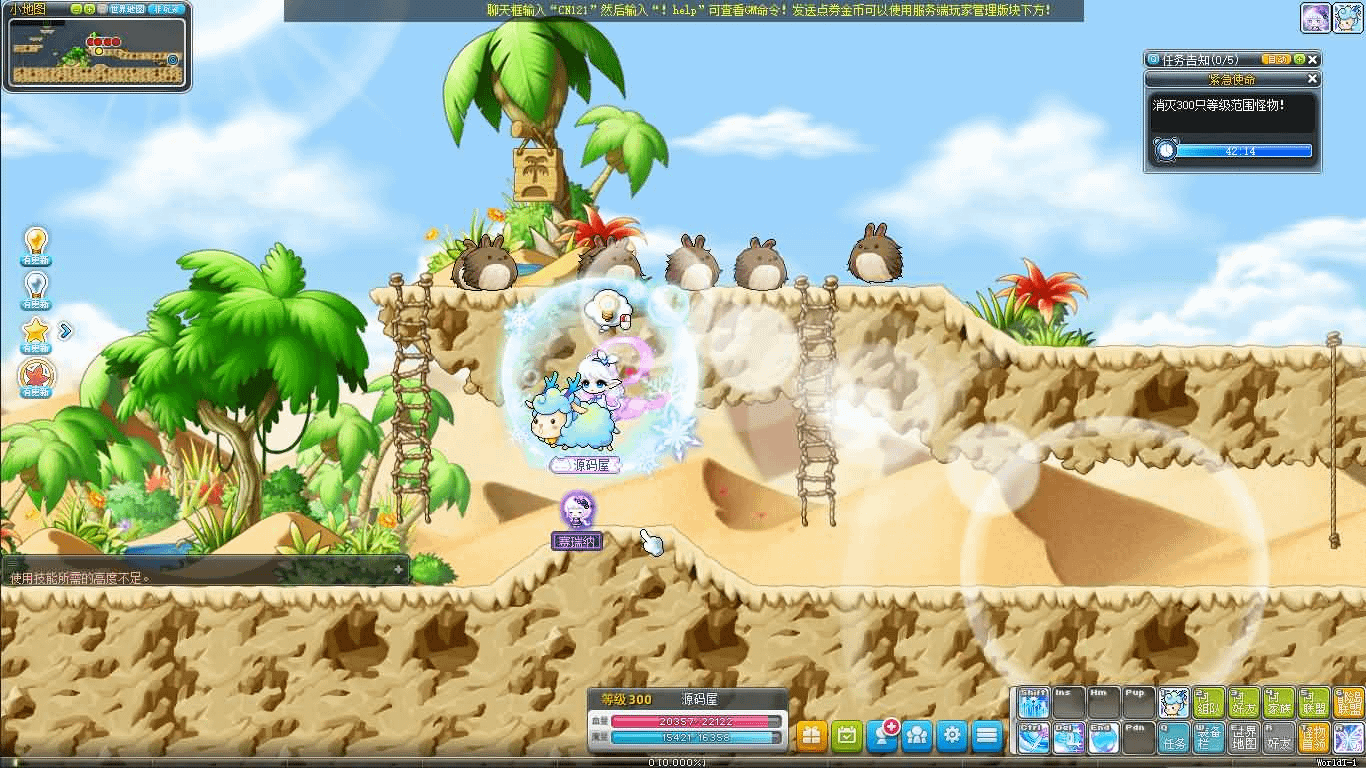Expand the arrow beside the star icon
This screenshot has width=1366, height=768.
point(66,330)
